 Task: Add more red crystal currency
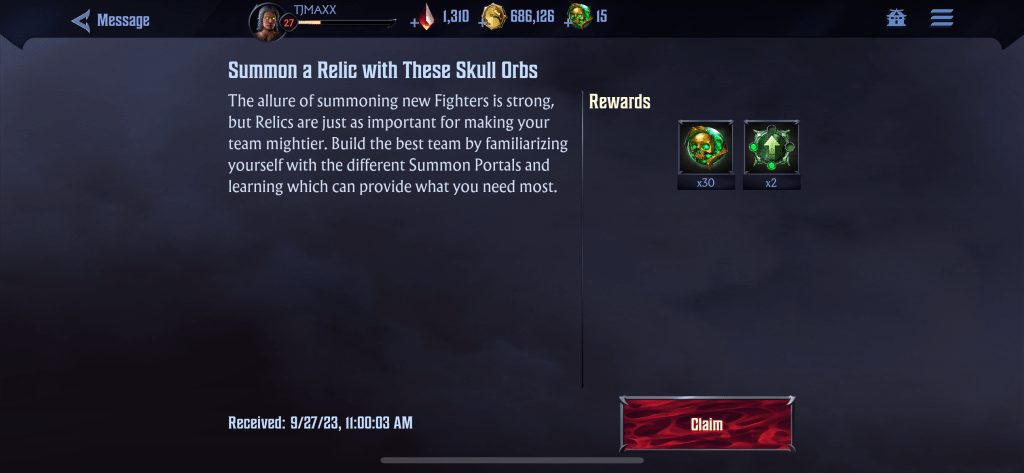(416, 21)
